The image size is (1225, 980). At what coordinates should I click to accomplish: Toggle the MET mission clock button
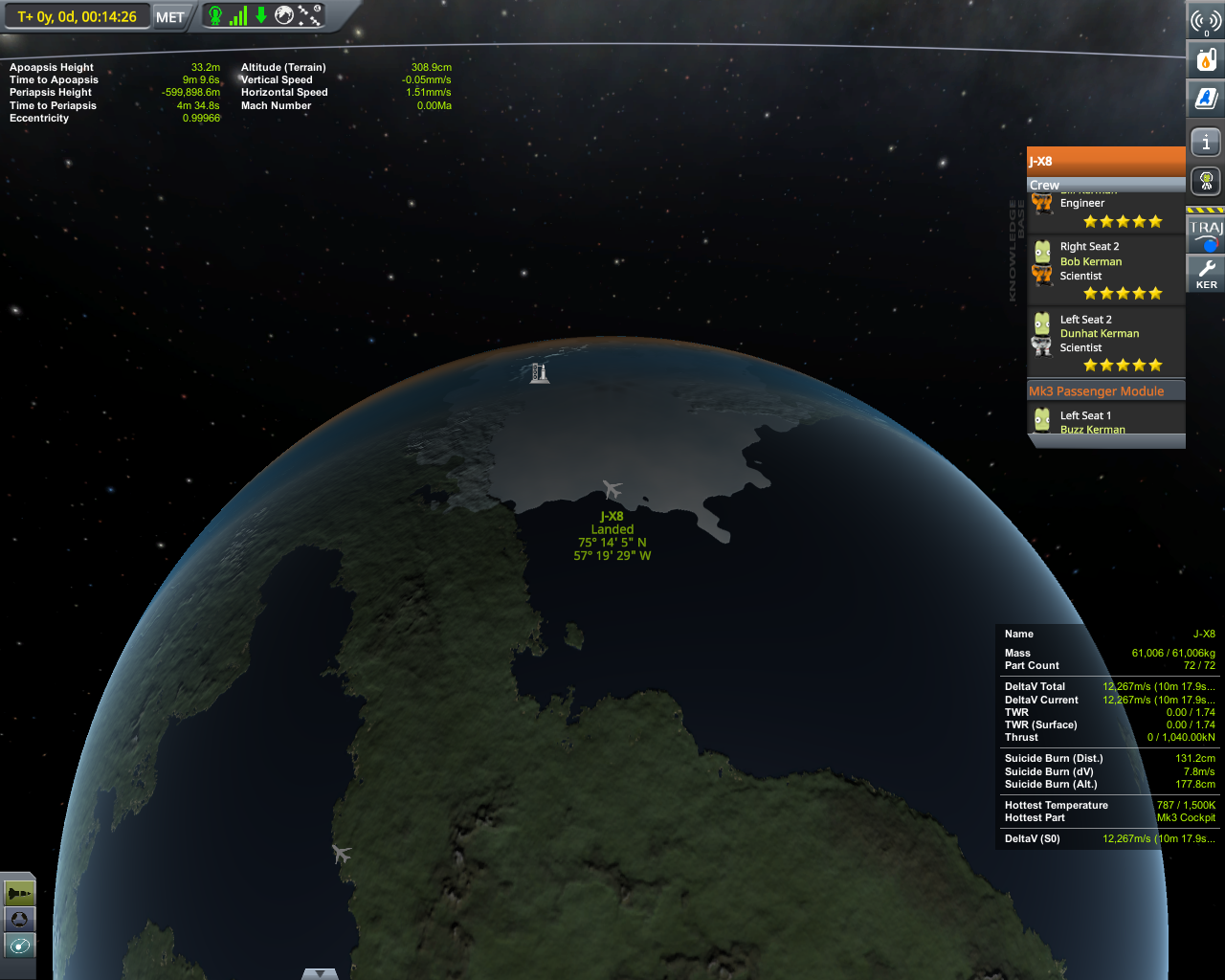(x=170, y=17)
